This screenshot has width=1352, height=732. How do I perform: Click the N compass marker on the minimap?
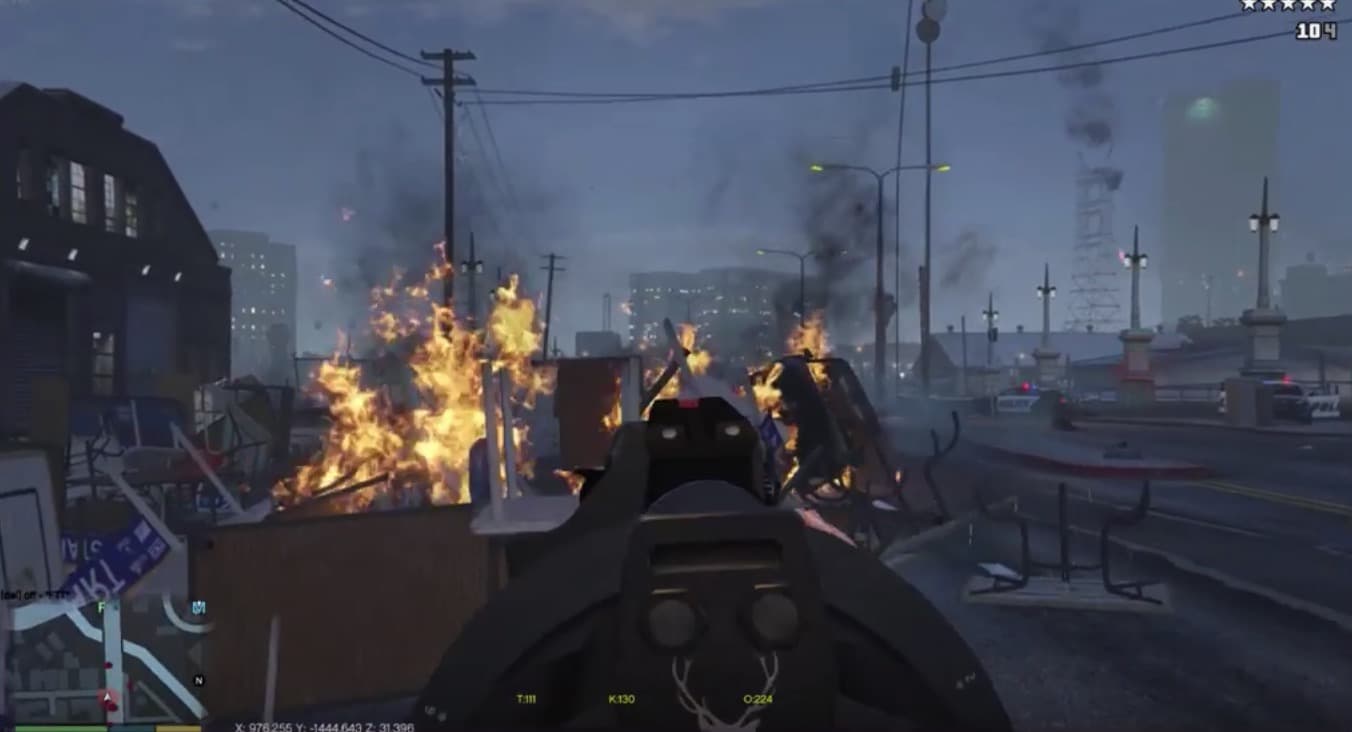point(198,680)
